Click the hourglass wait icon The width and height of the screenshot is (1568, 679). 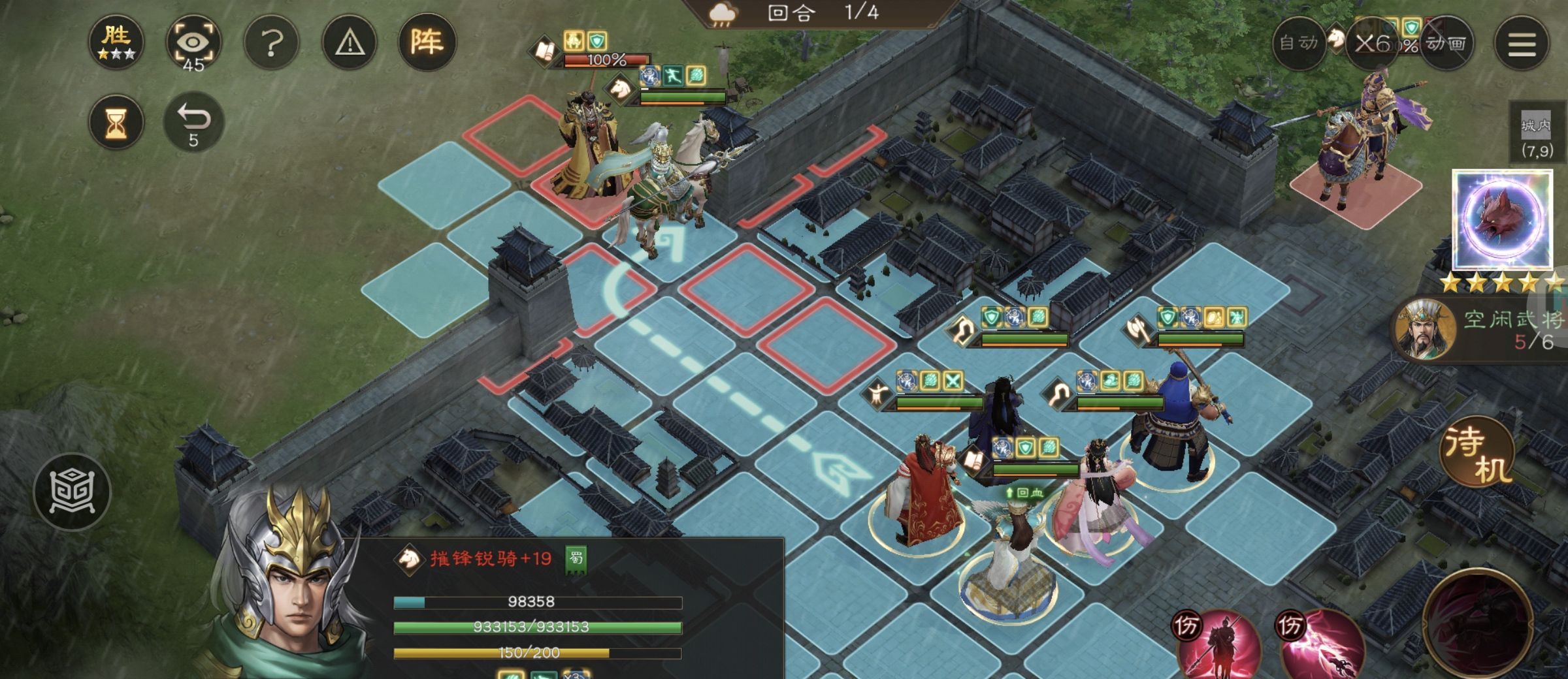(x=116, y=121)
